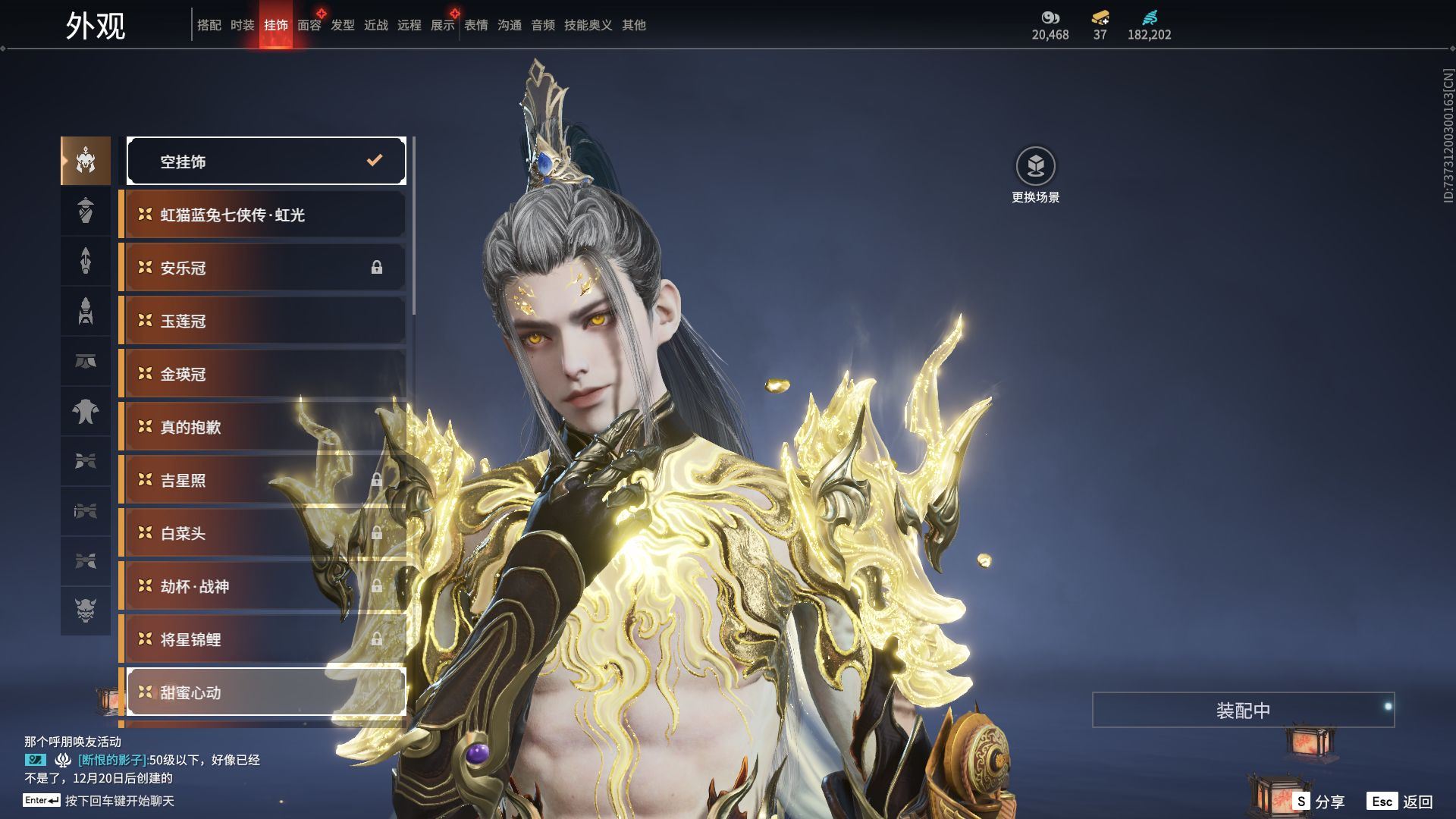The image size is (1456, 819).
Task: Click the 更换场景 change scene button
Action: tap(1035, 174)
